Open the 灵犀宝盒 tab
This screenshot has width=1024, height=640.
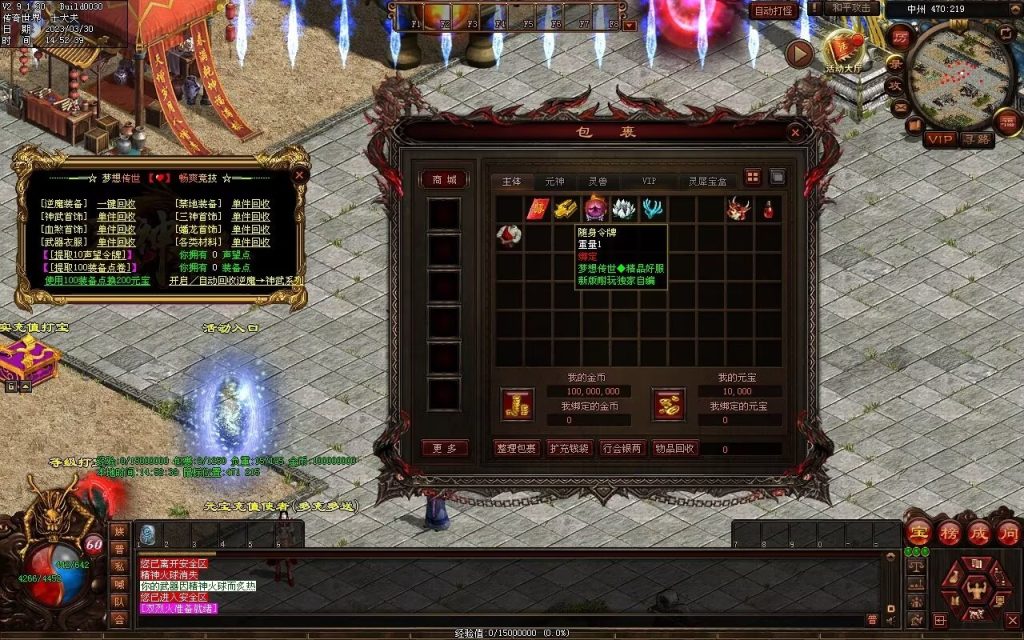click(x=708, y=181)
